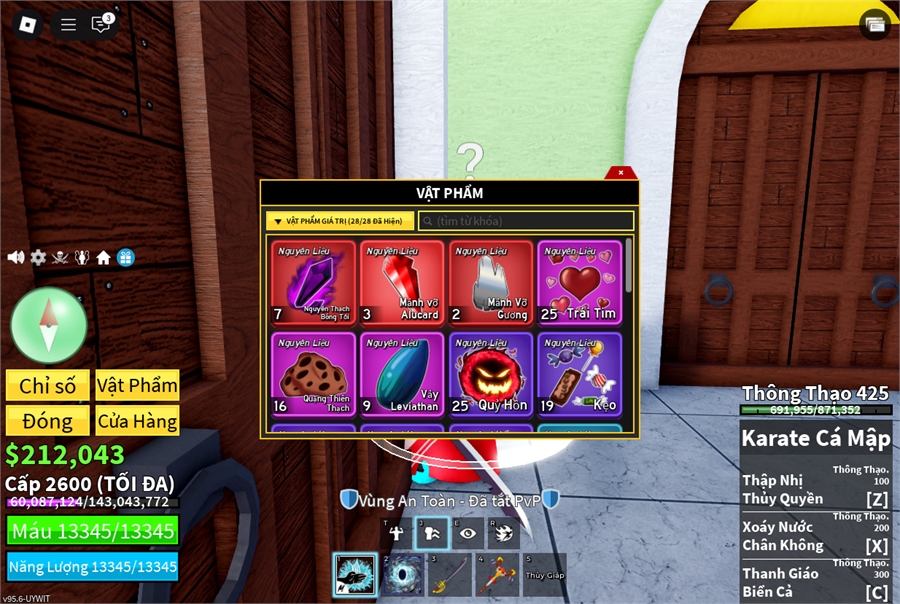
Task: Equip the Thủy Giáp hotbar slot
Action: click(544, 575)
